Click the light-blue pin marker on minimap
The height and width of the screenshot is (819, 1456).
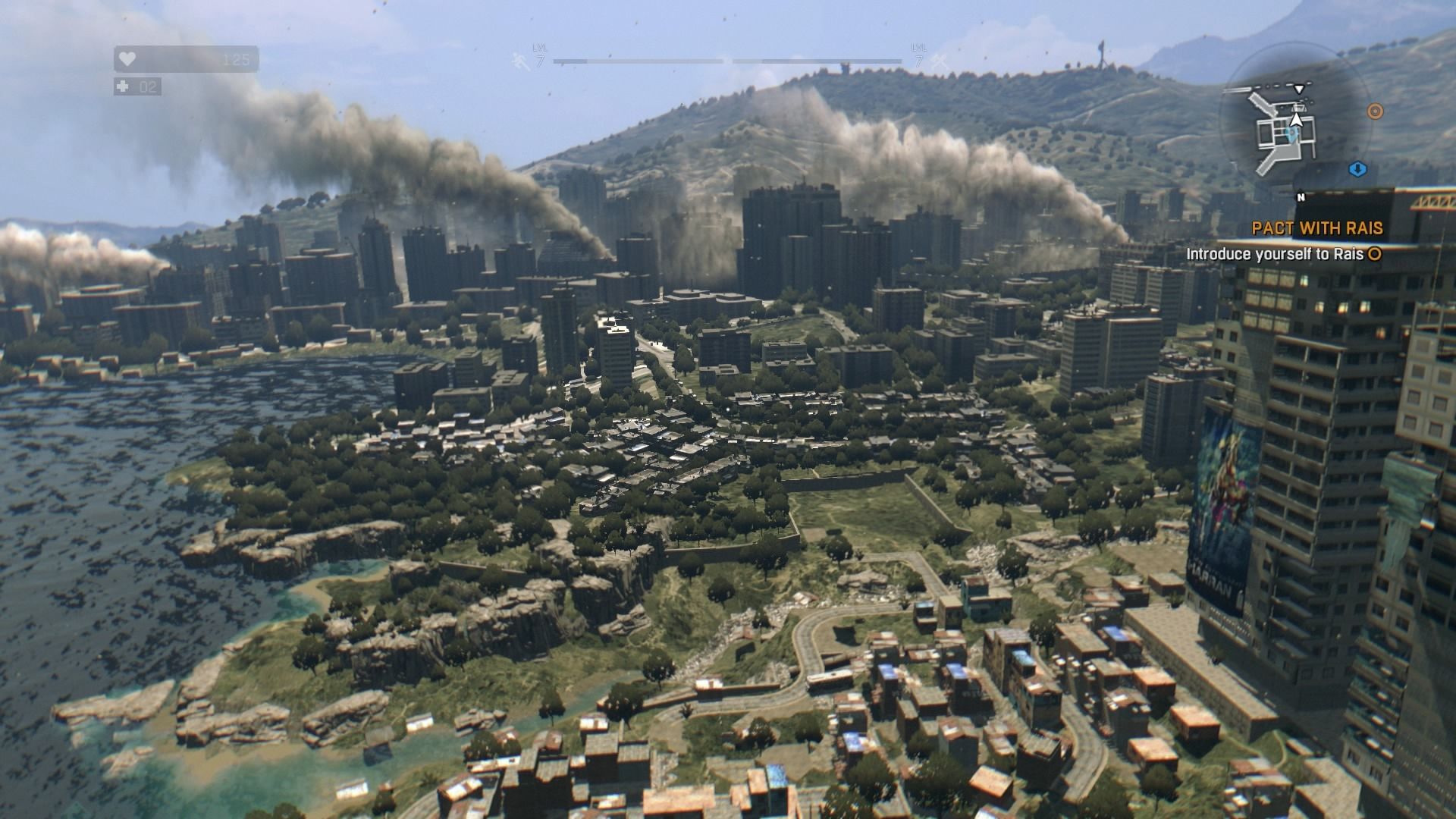point(1293,133)
